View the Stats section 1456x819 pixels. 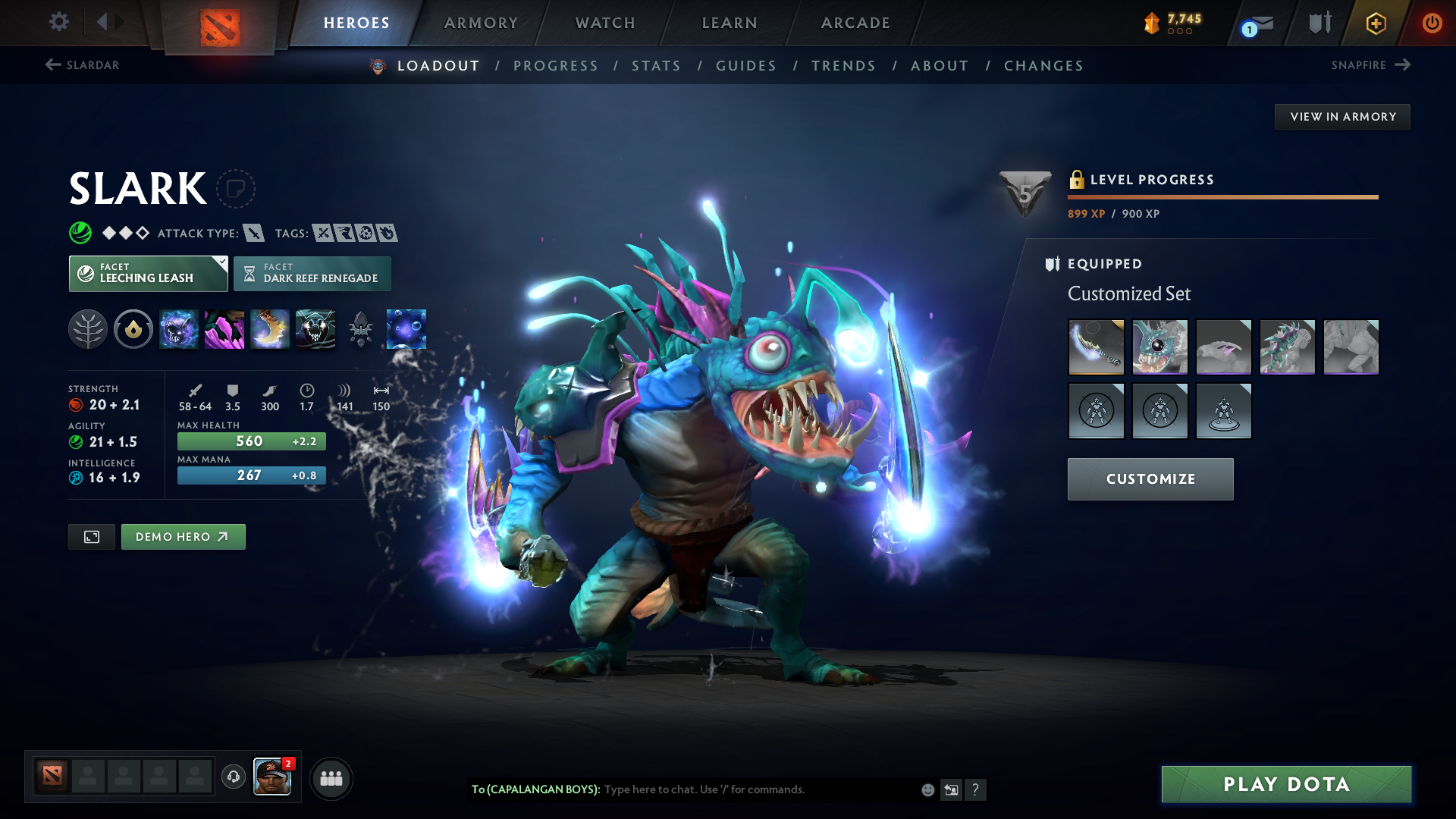pos(657,66)
